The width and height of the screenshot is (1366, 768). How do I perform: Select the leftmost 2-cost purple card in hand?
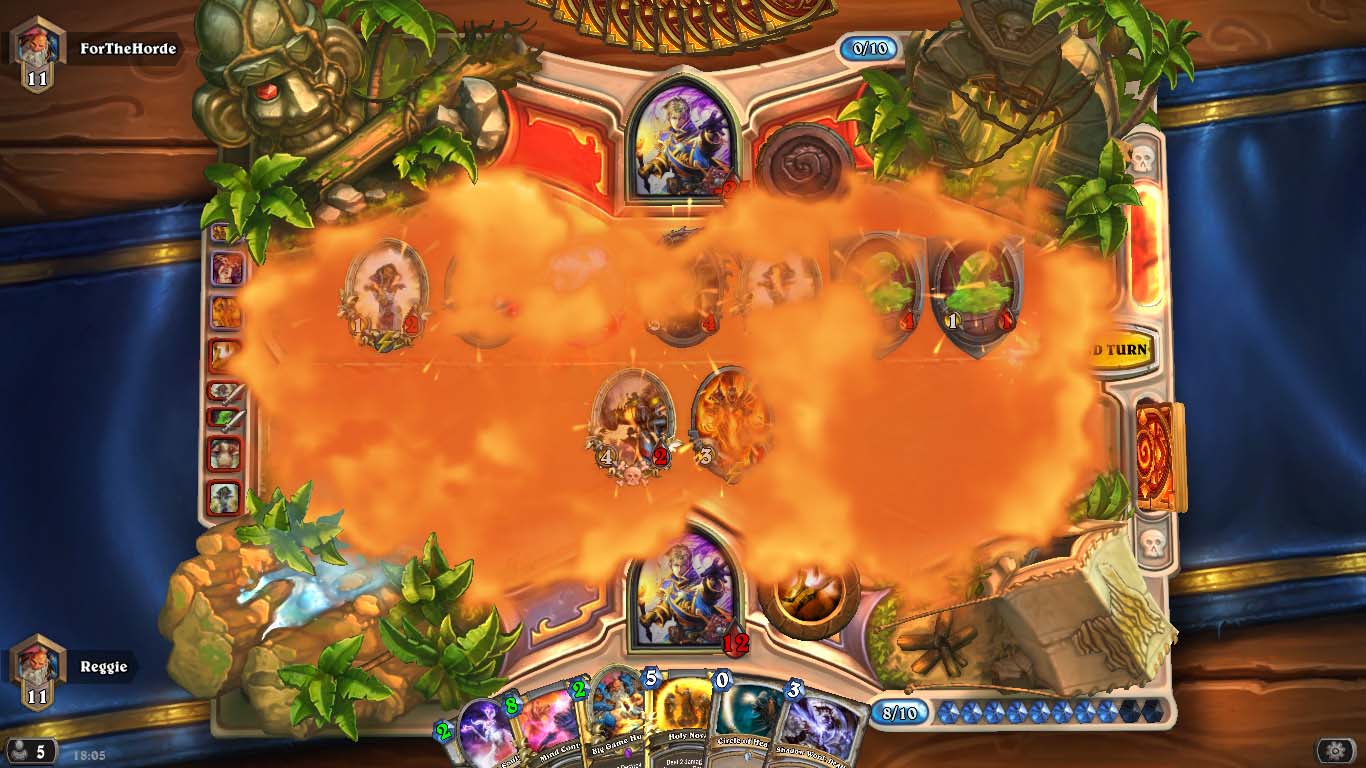pyautogui.click(x=482, y=735)
